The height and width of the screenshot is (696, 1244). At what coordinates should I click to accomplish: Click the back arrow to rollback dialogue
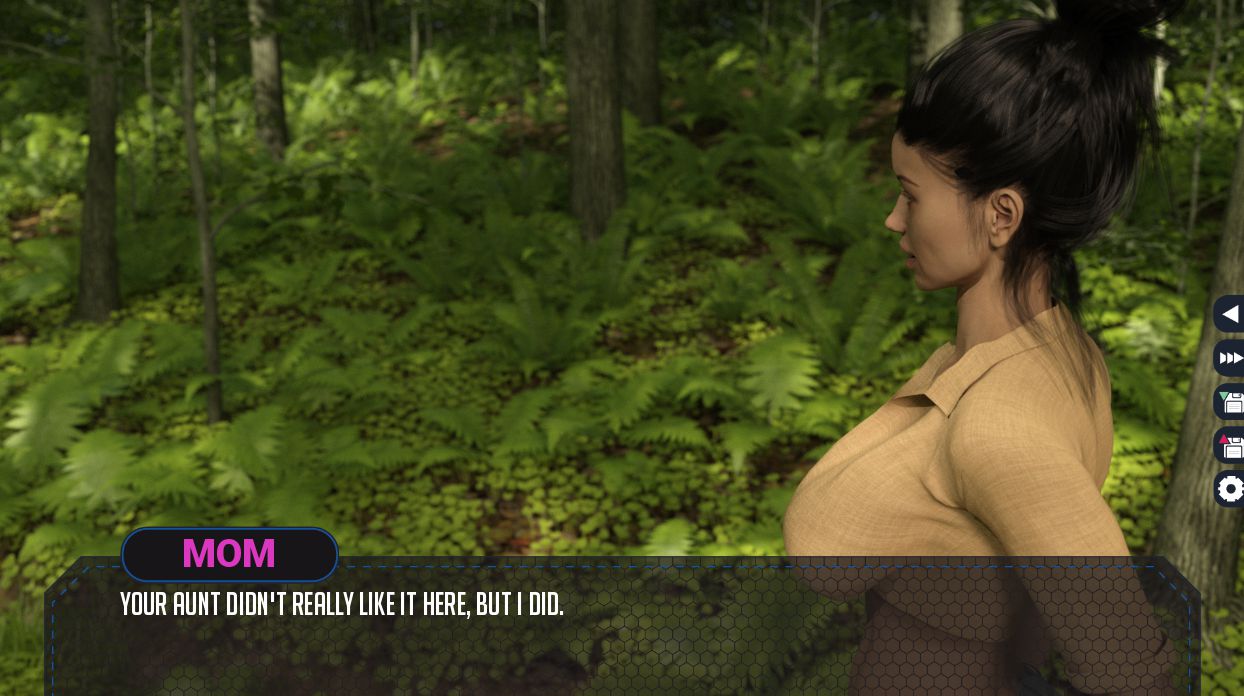(x=1230, y=314)
